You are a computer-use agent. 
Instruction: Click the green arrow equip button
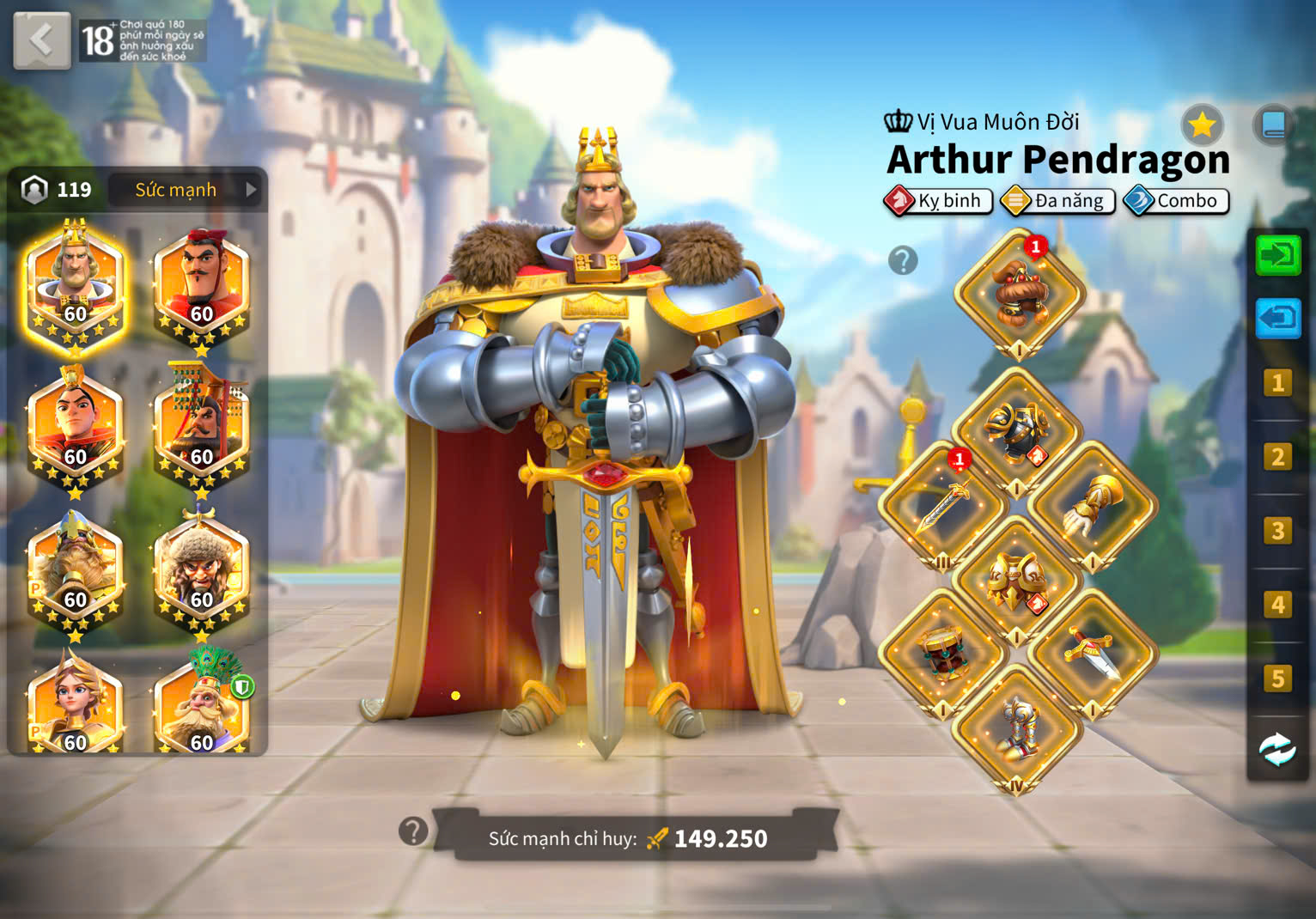click(x=1278, y=255)
